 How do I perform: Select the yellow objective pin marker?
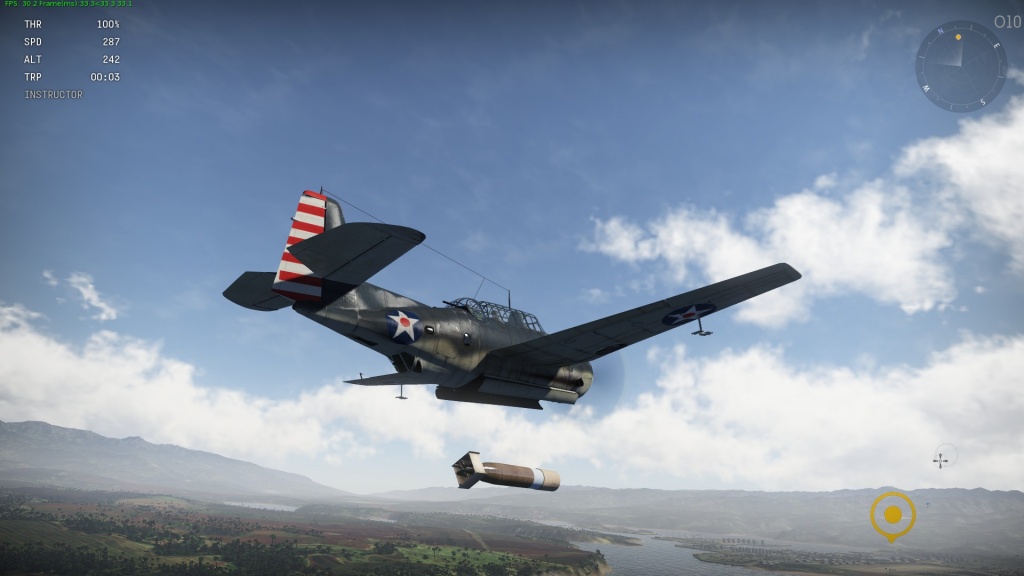pyautogui.click(x=892, y=515)
